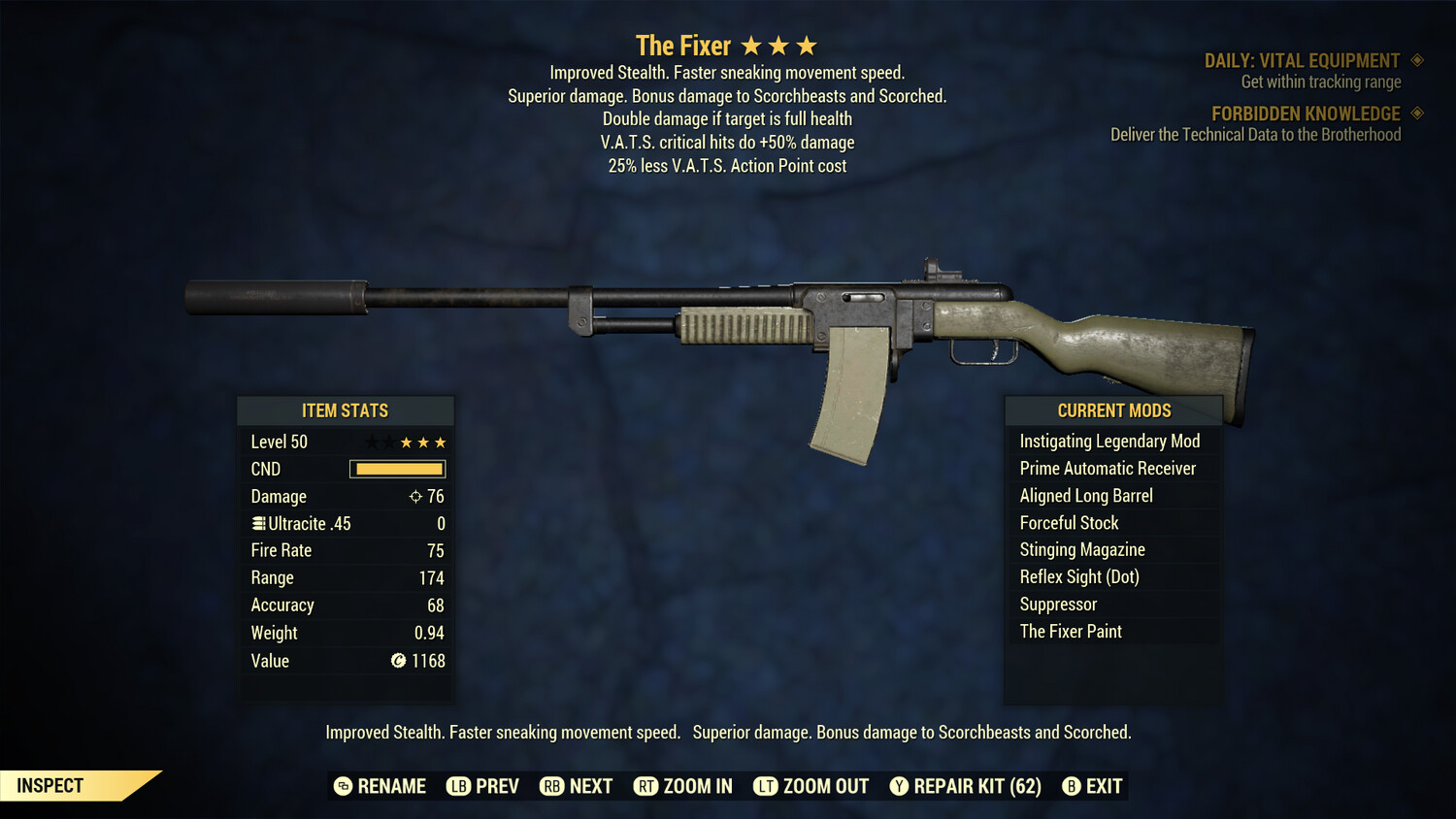Click the diamond marker beside Daily: Vital Equipment
Image resolution: width=1456 pixels, height=819 pixels.
(1415, 59)
